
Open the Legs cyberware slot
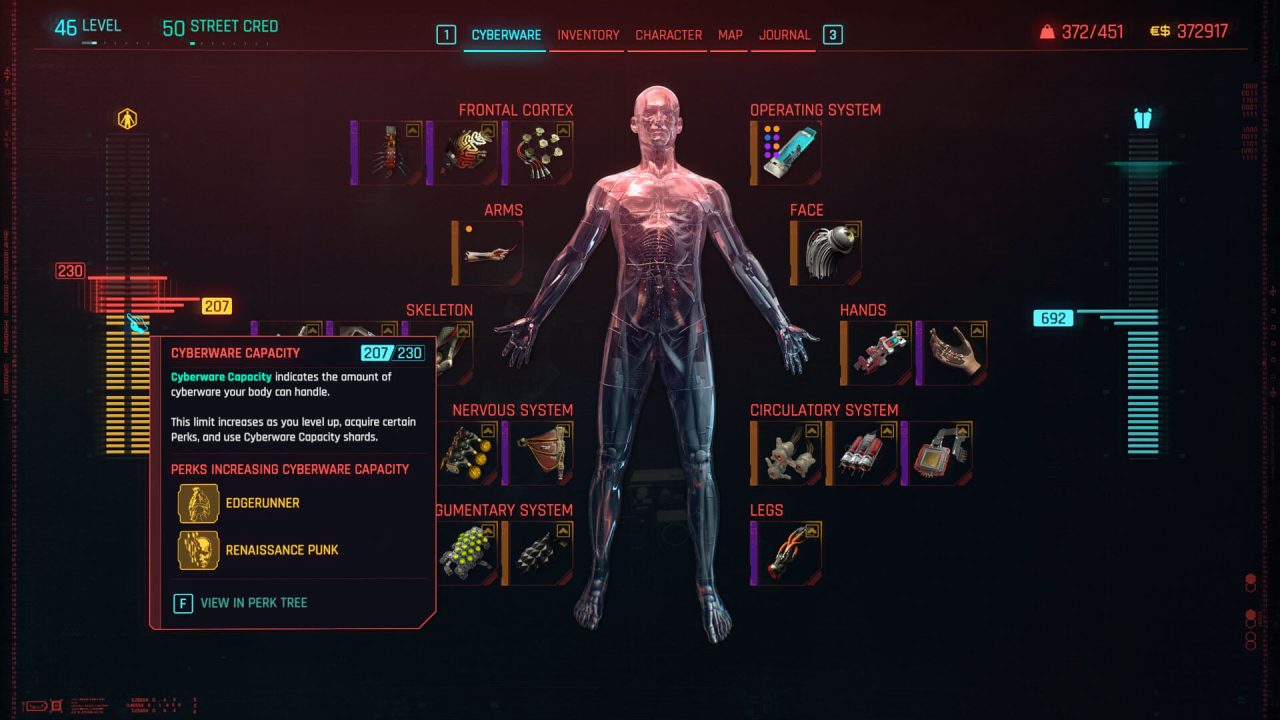(788, 553)
